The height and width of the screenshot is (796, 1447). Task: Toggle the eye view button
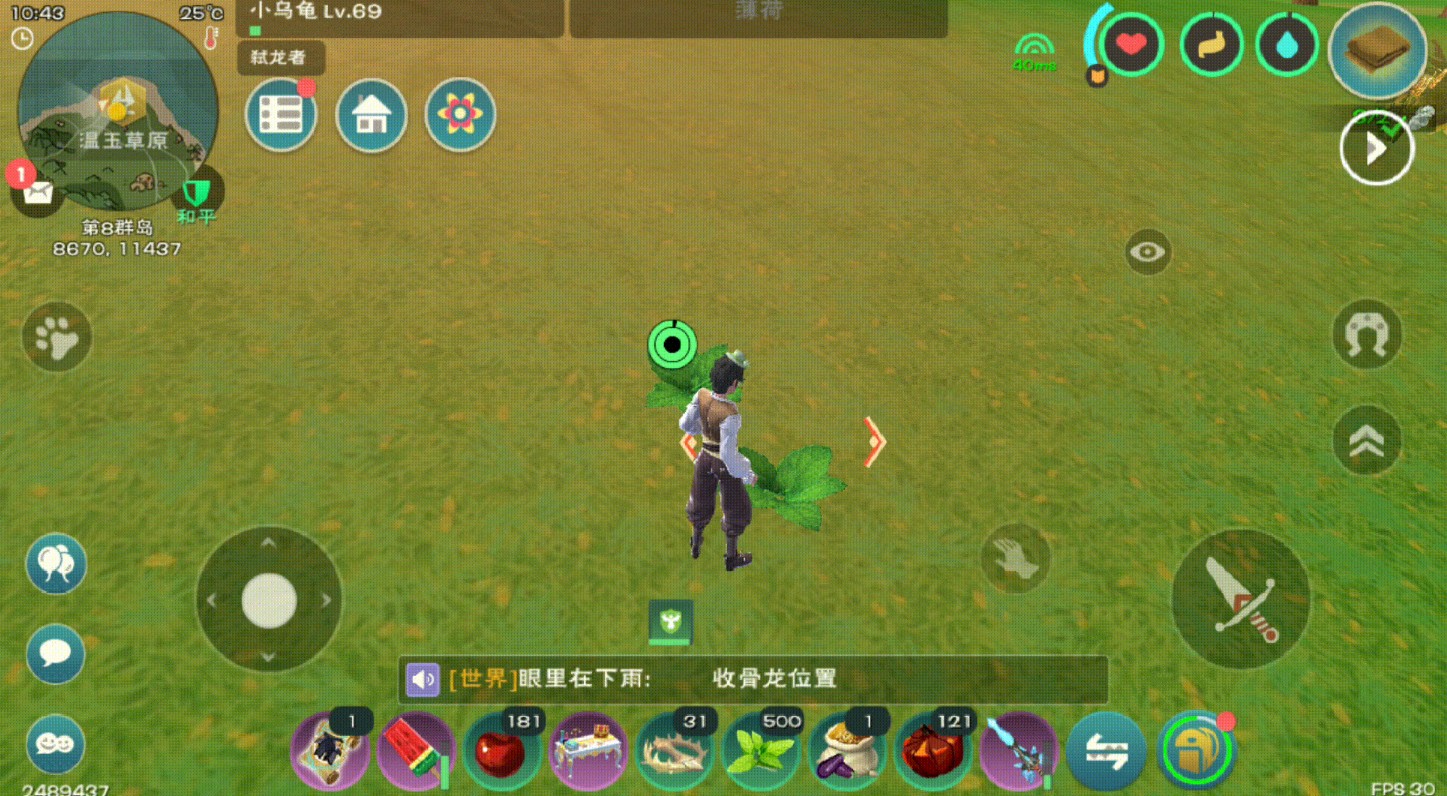pos(1148,252)
